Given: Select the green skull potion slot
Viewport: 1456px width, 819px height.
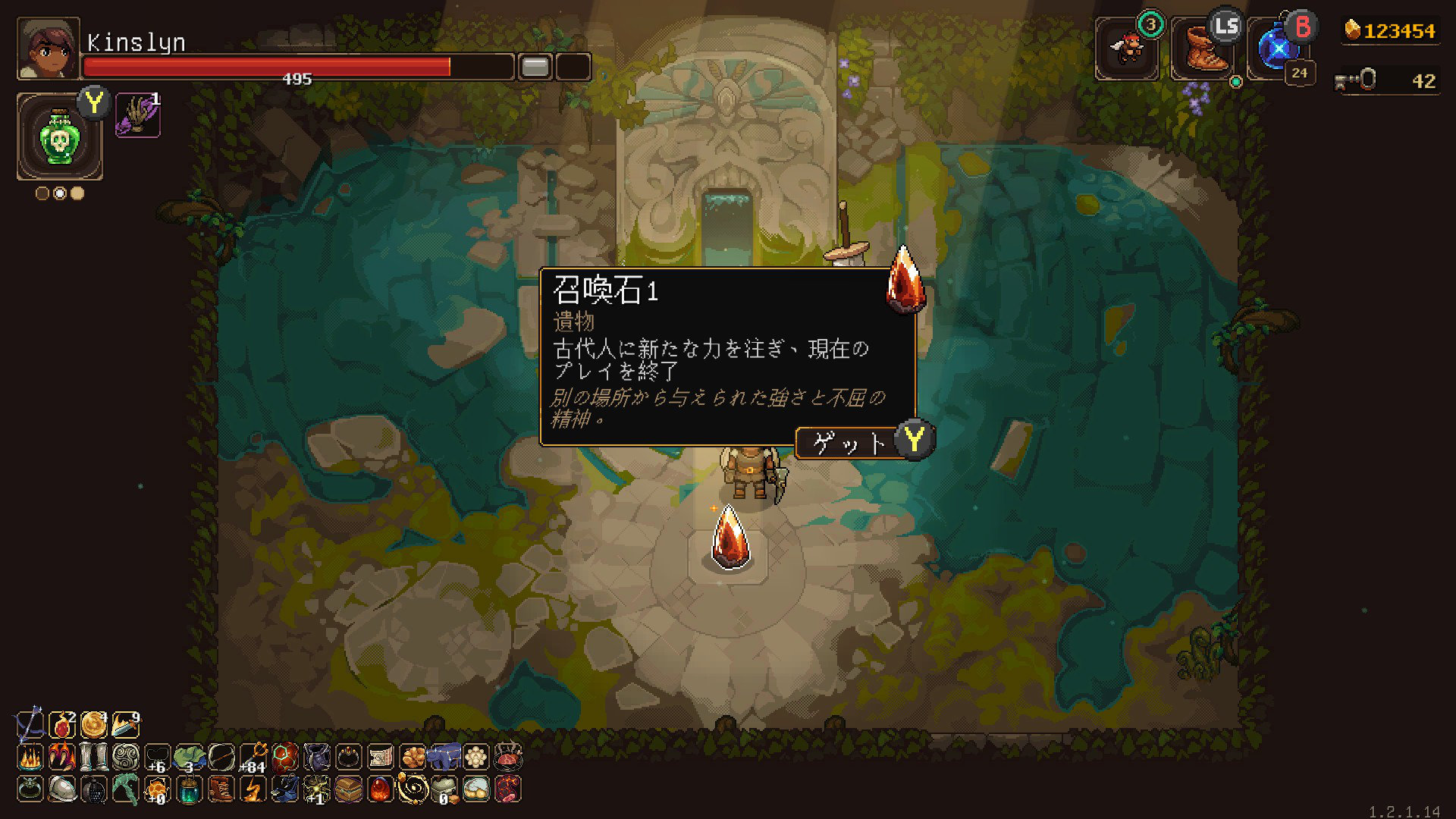Looking at the screenshot, I should coord(59,138).
